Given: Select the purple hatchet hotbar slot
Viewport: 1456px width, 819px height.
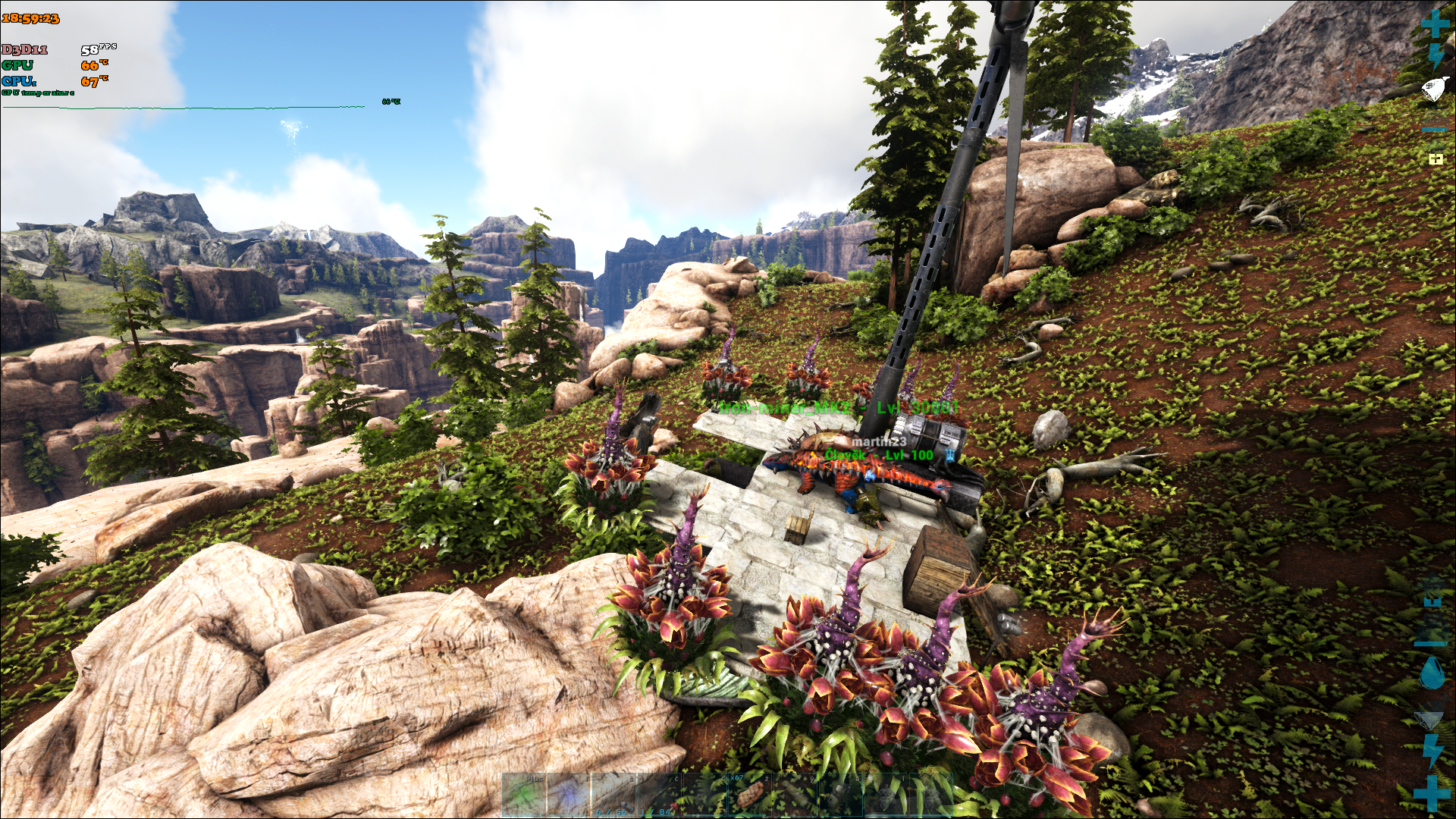Looking at the screenshot, I should click(569, 795).
